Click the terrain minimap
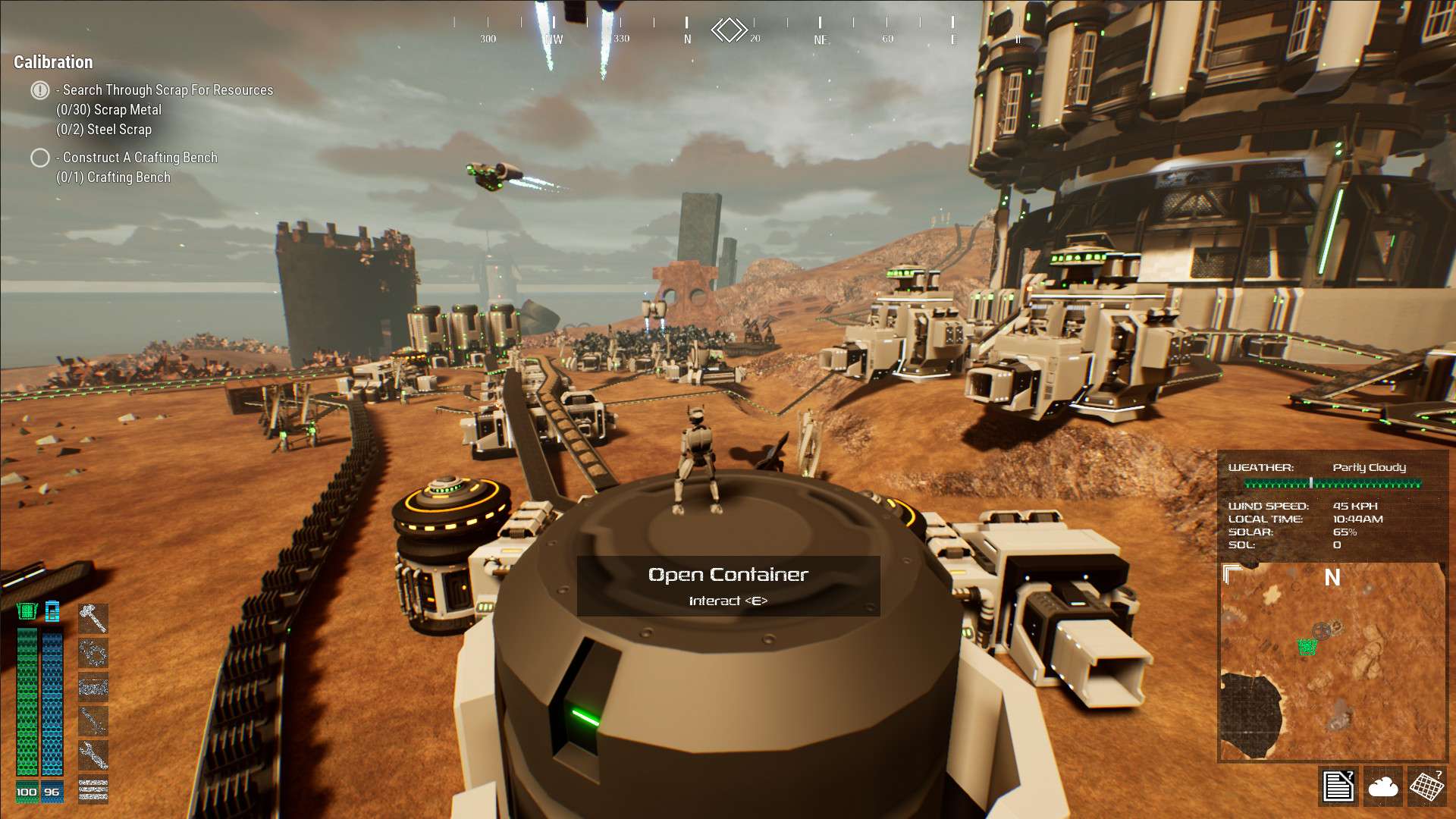 pos(1332,667)
